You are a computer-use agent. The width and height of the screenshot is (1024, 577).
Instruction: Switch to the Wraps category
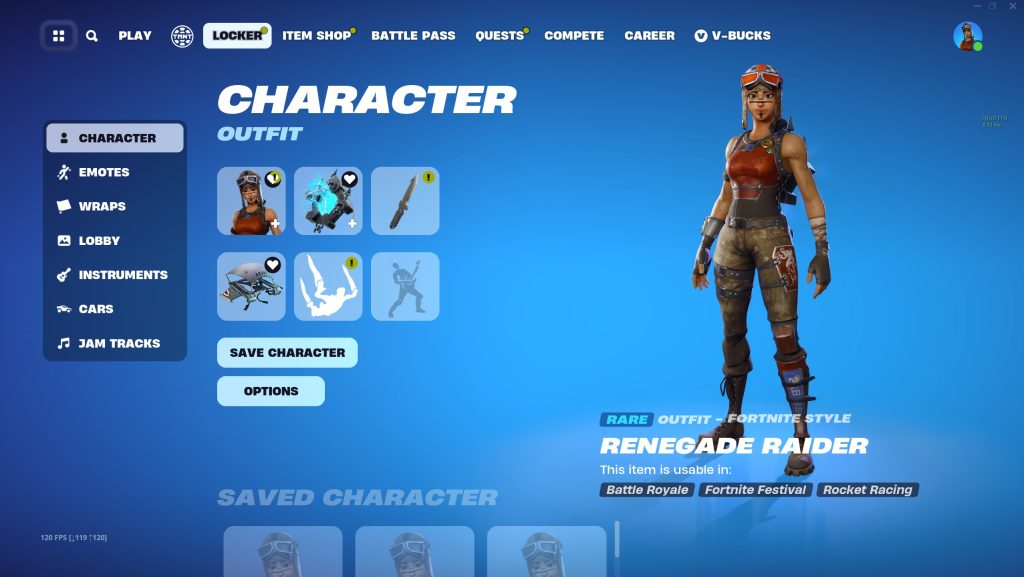(x=102, y=206)
